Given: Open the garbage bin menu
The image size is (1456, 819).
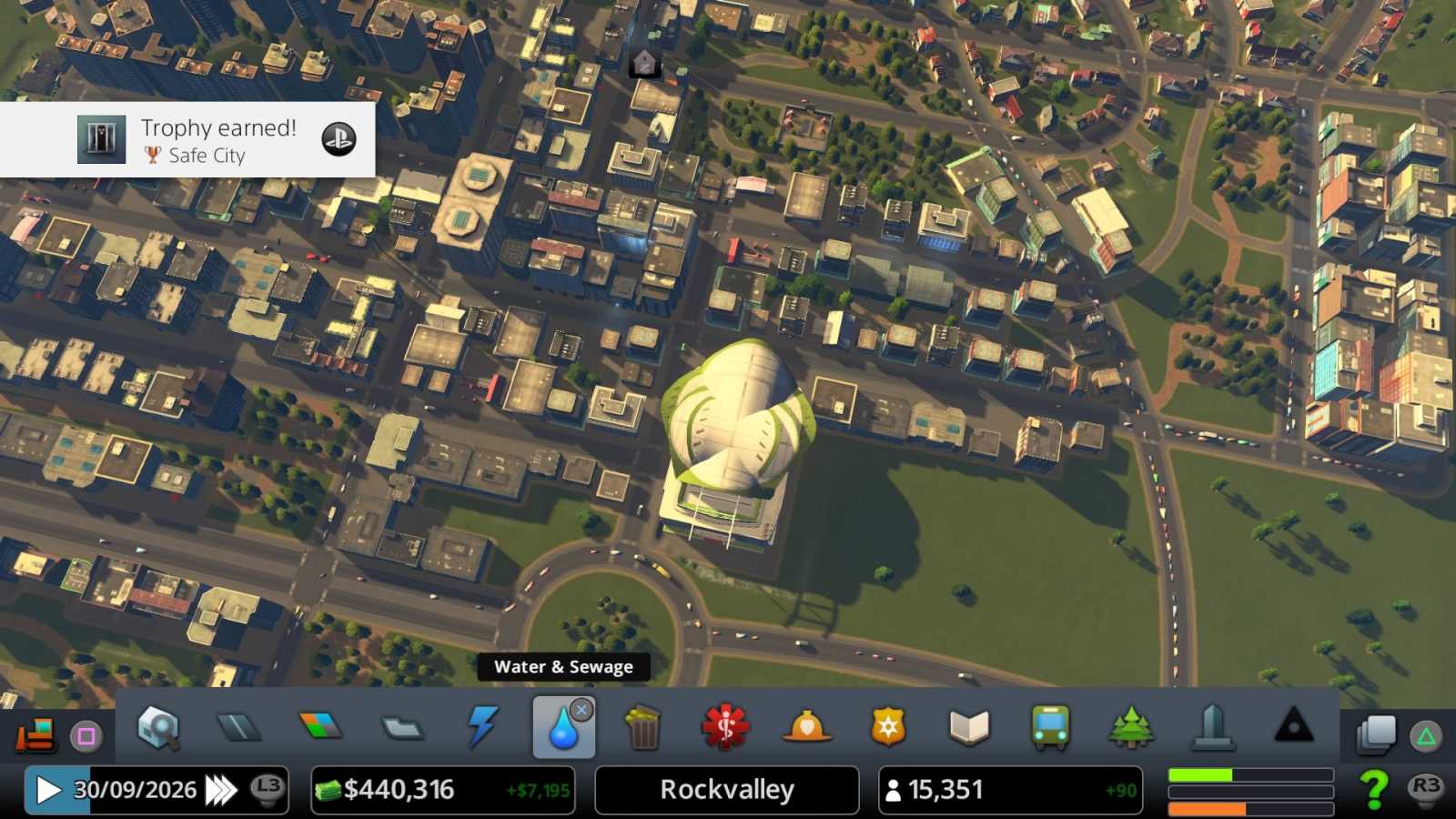Looking at the screenshot, I should (643, 728).
